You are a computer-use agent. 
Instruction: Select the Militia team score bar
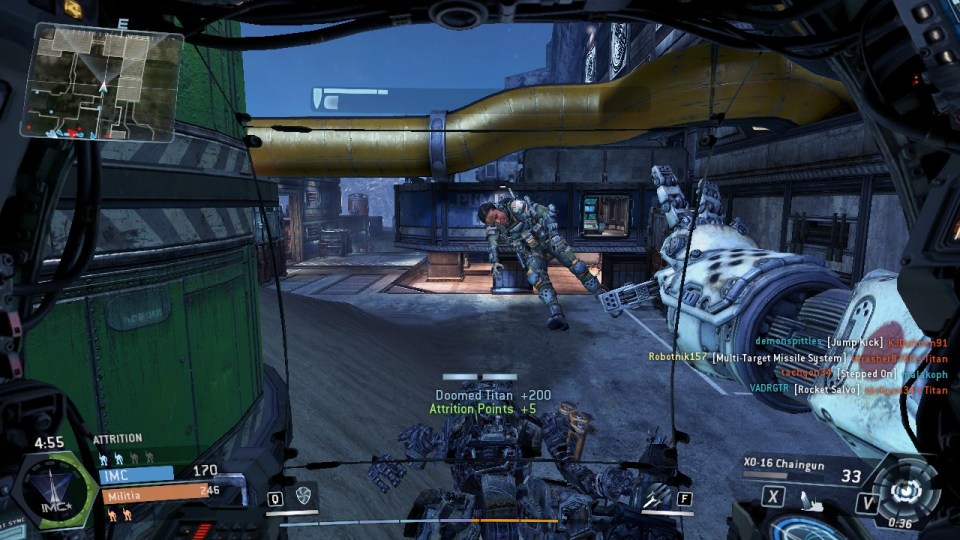tap(172, 492)
